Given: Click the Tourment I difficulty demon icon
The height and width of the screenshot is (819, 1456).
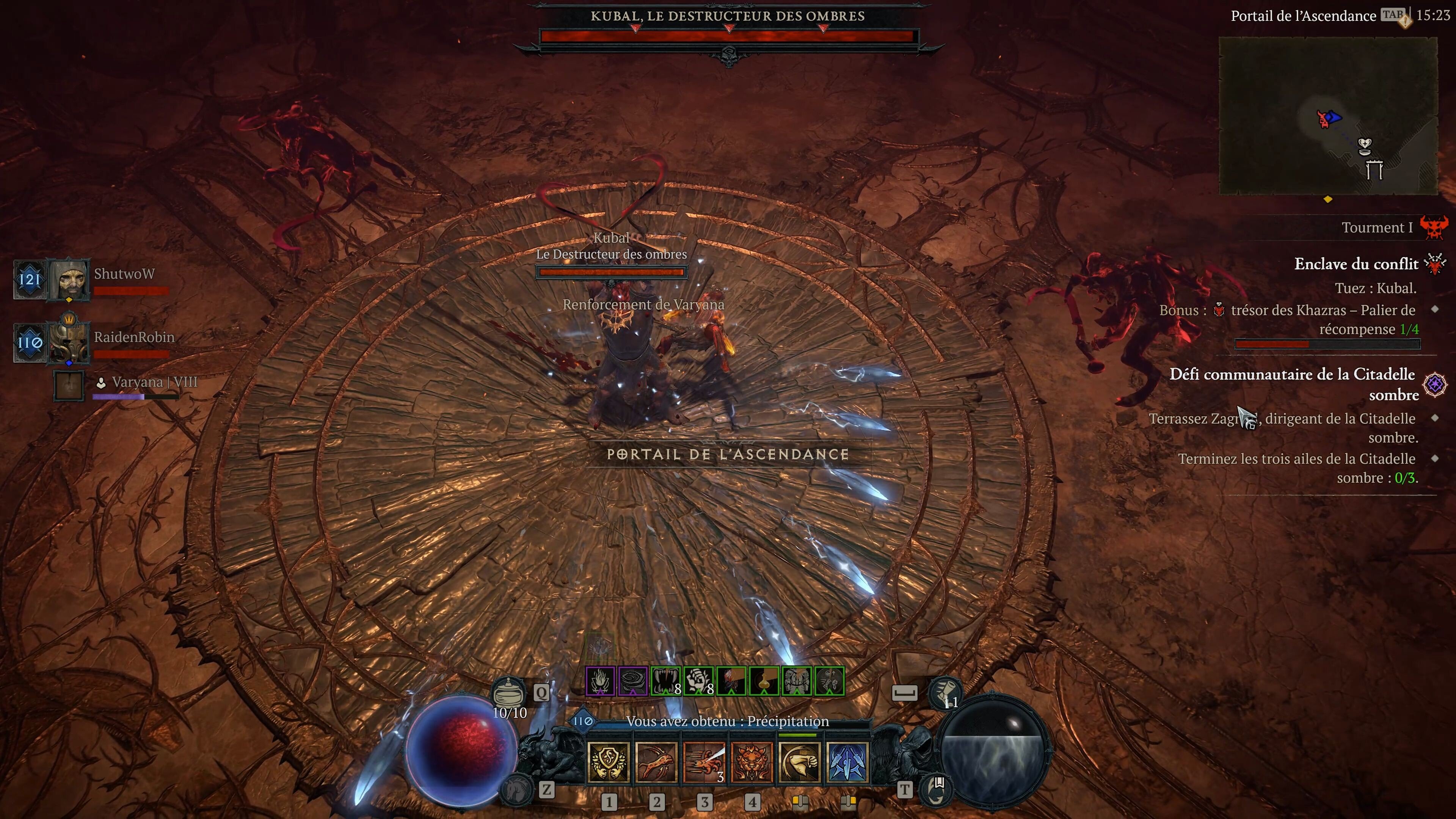Looking at the screenshot, I should [x=1433, y=227].
